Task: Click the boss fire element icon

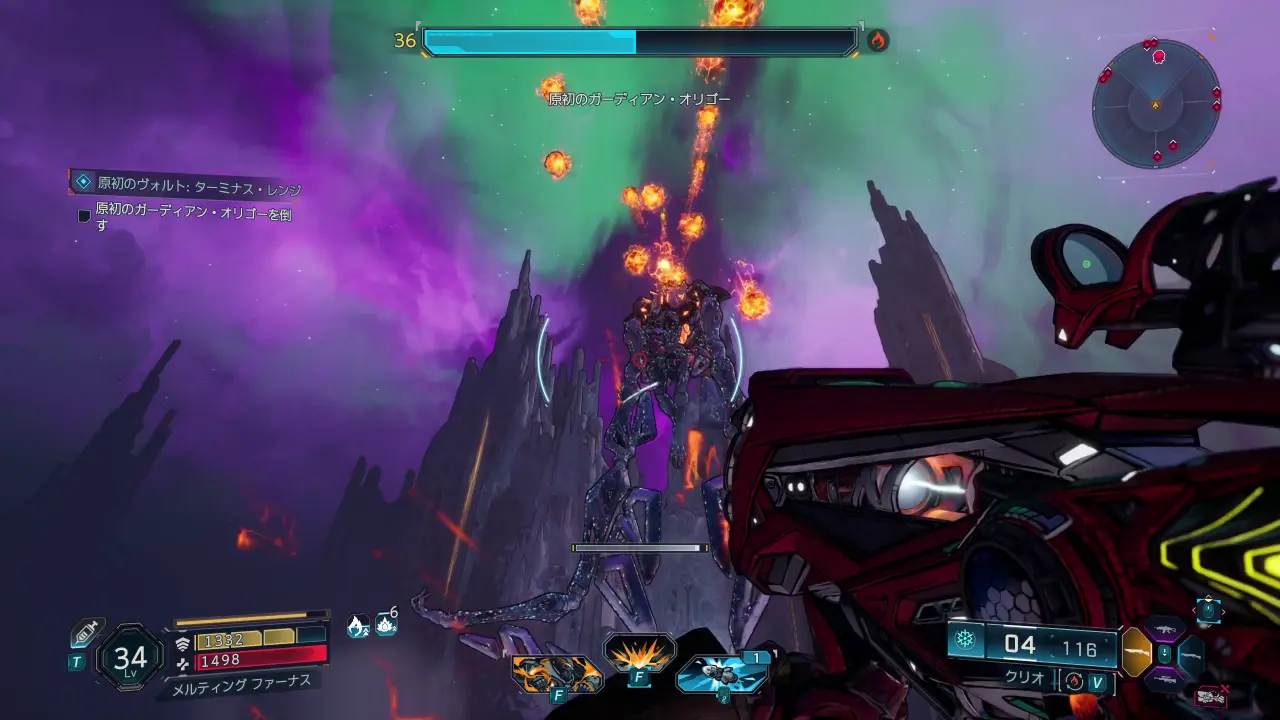Action: (x=877, y=41)
